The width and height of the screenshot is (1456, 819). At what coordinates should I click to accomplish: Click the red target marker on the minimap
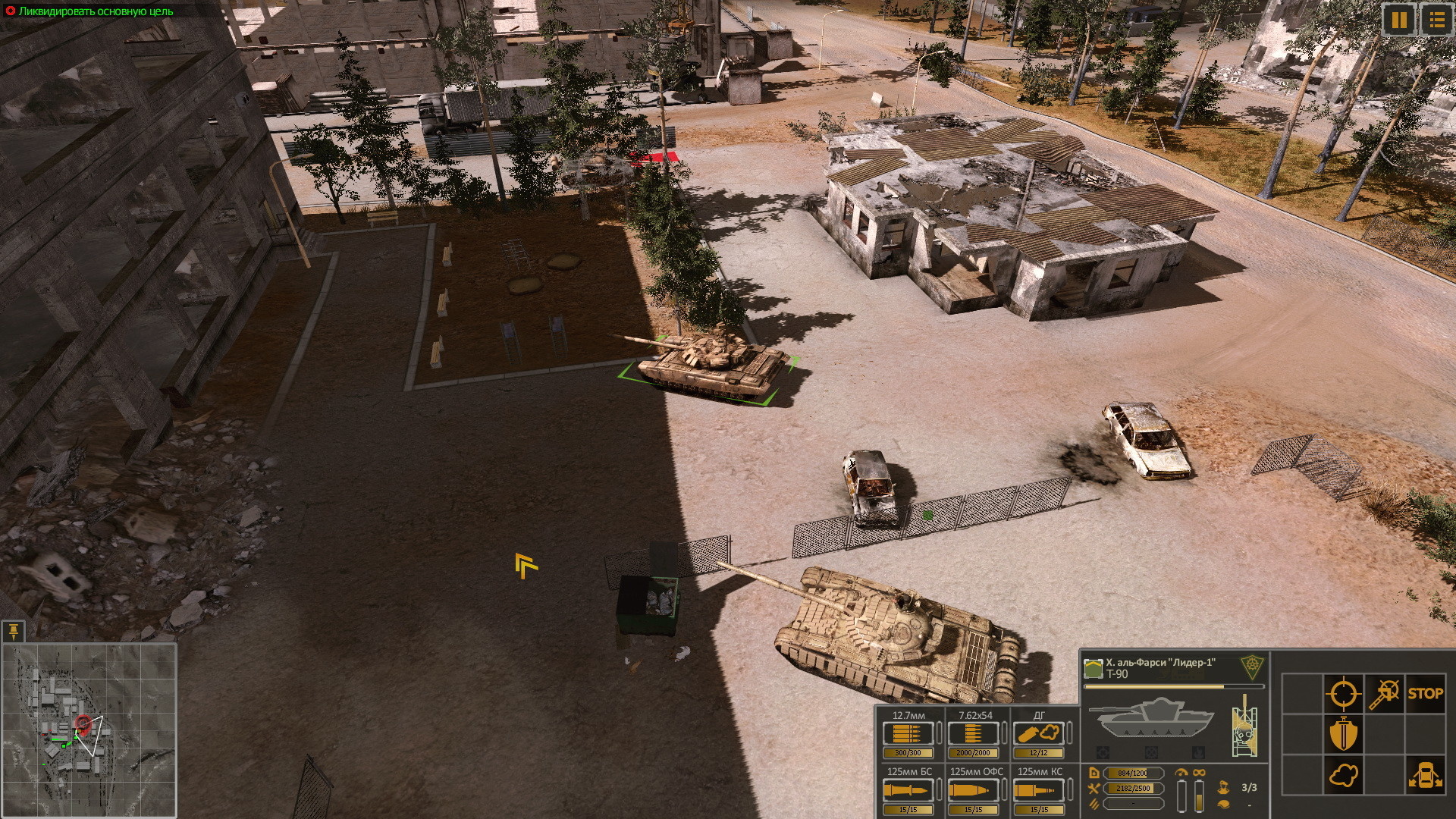click(84, 724)
